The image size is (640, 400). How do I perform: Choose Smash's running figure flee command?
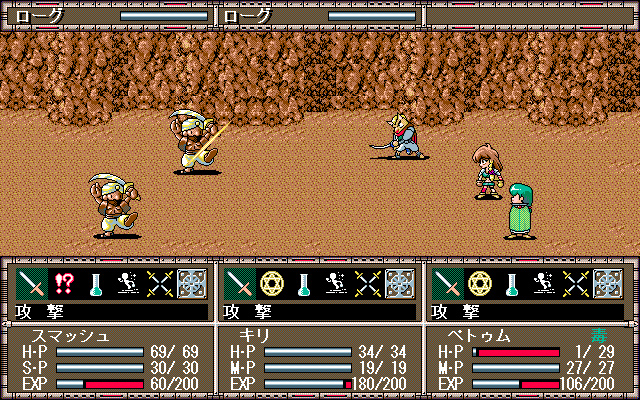[127, 284]
